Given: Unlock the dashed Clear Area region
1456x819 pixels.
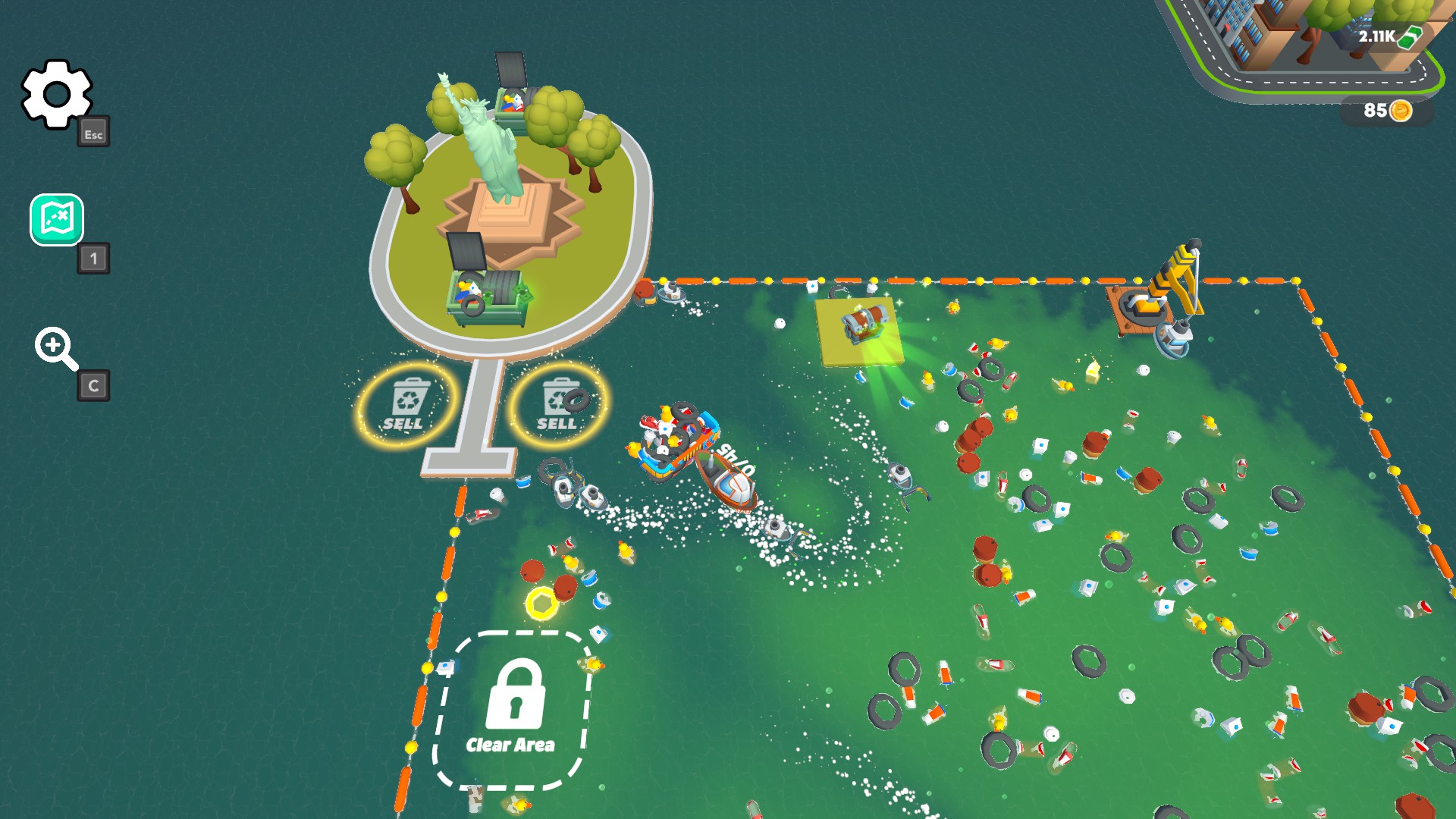Looking at the screenshot, I should tap(513, 705).
